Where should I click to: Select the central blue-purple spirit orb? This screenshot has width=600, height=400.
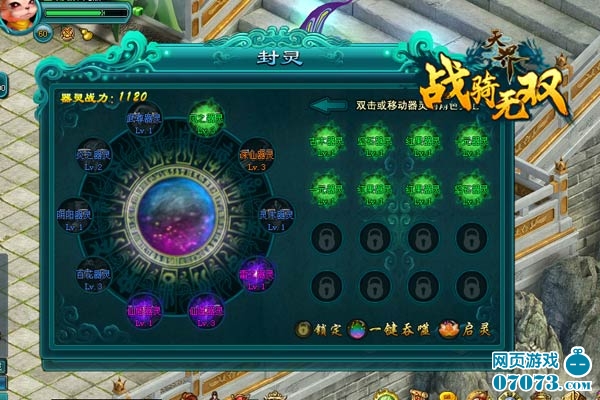(x=177, y=217)
